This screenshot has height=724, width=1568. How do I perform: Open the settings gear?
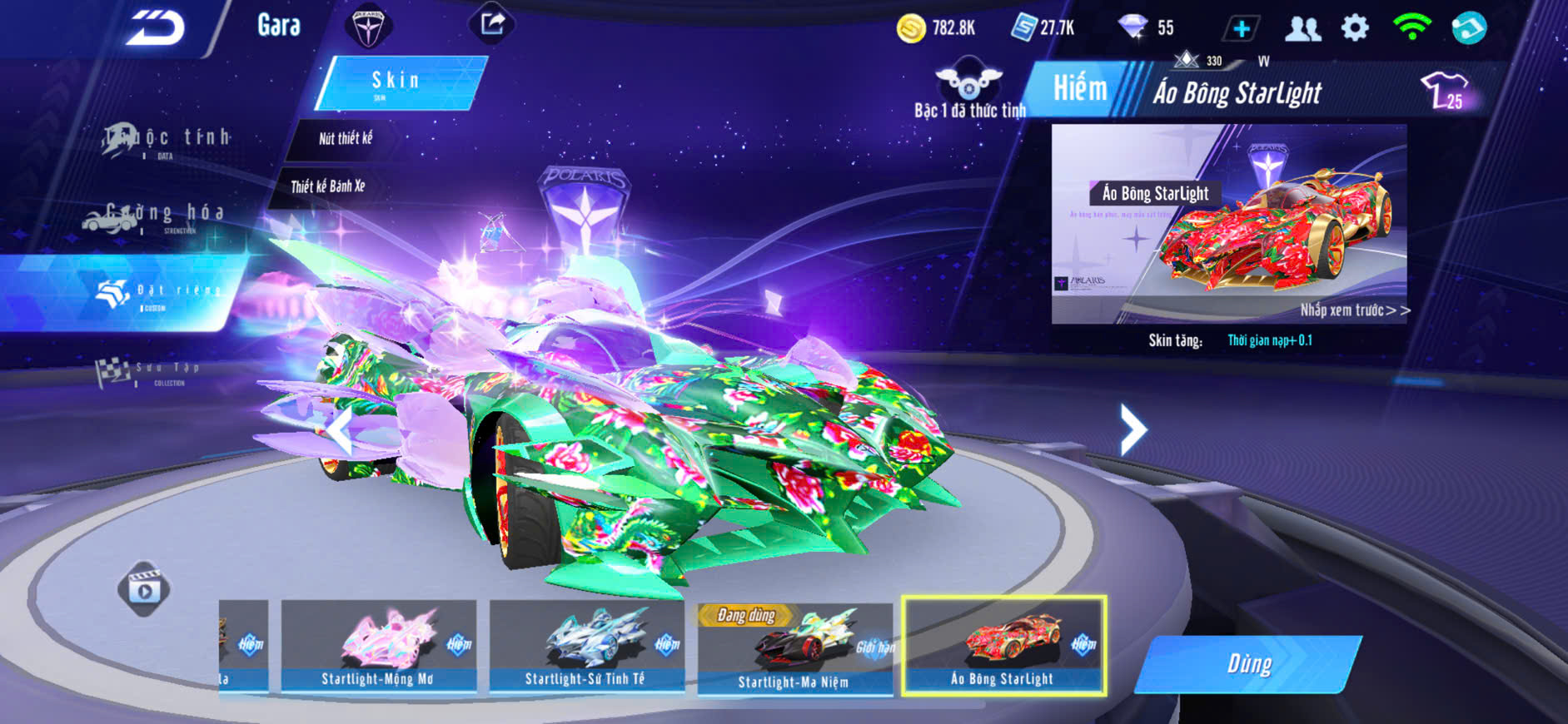(x=1355, y=28)
